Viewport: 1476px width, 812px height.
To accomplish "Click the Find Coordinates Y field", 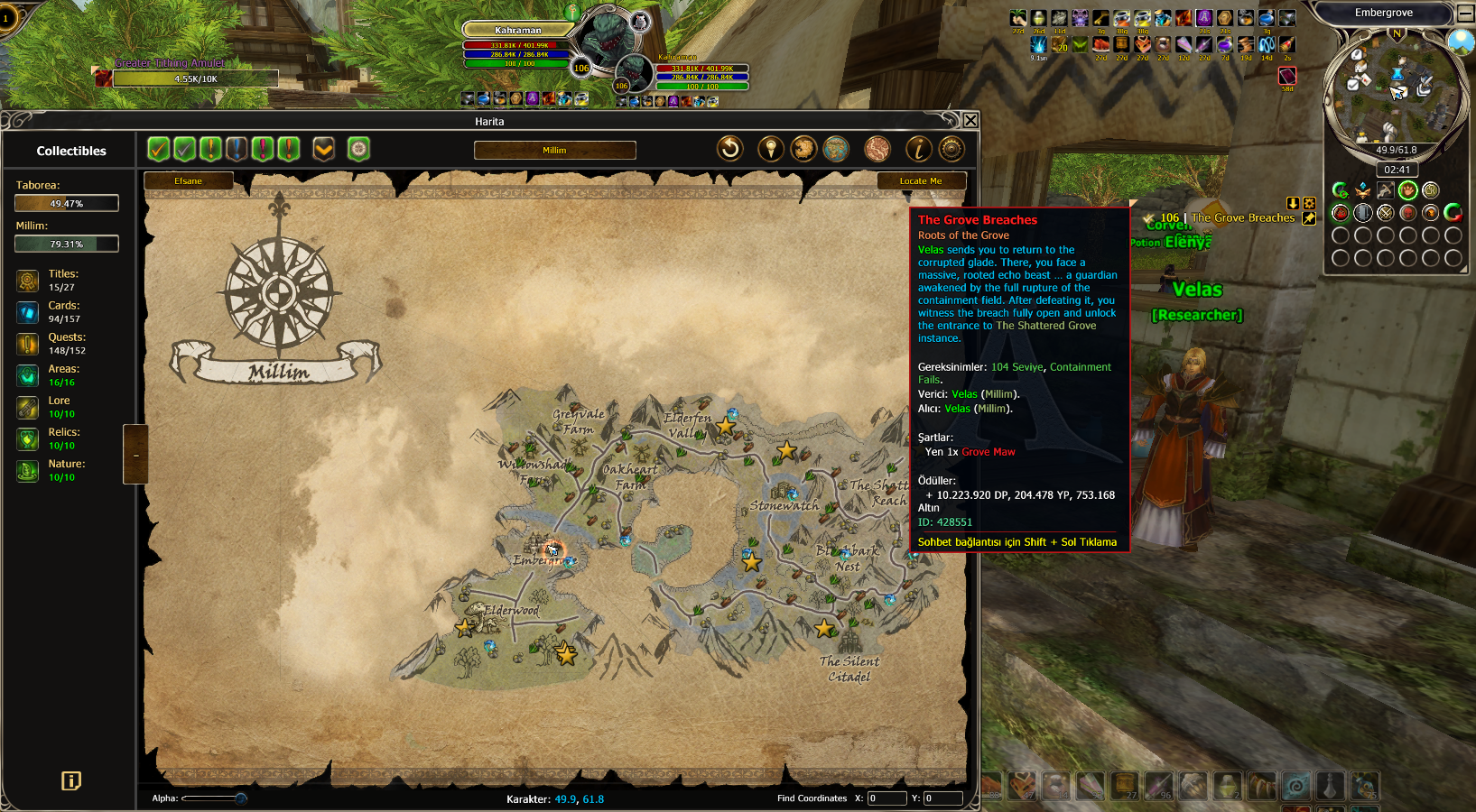I will click(x=942, y=798).
